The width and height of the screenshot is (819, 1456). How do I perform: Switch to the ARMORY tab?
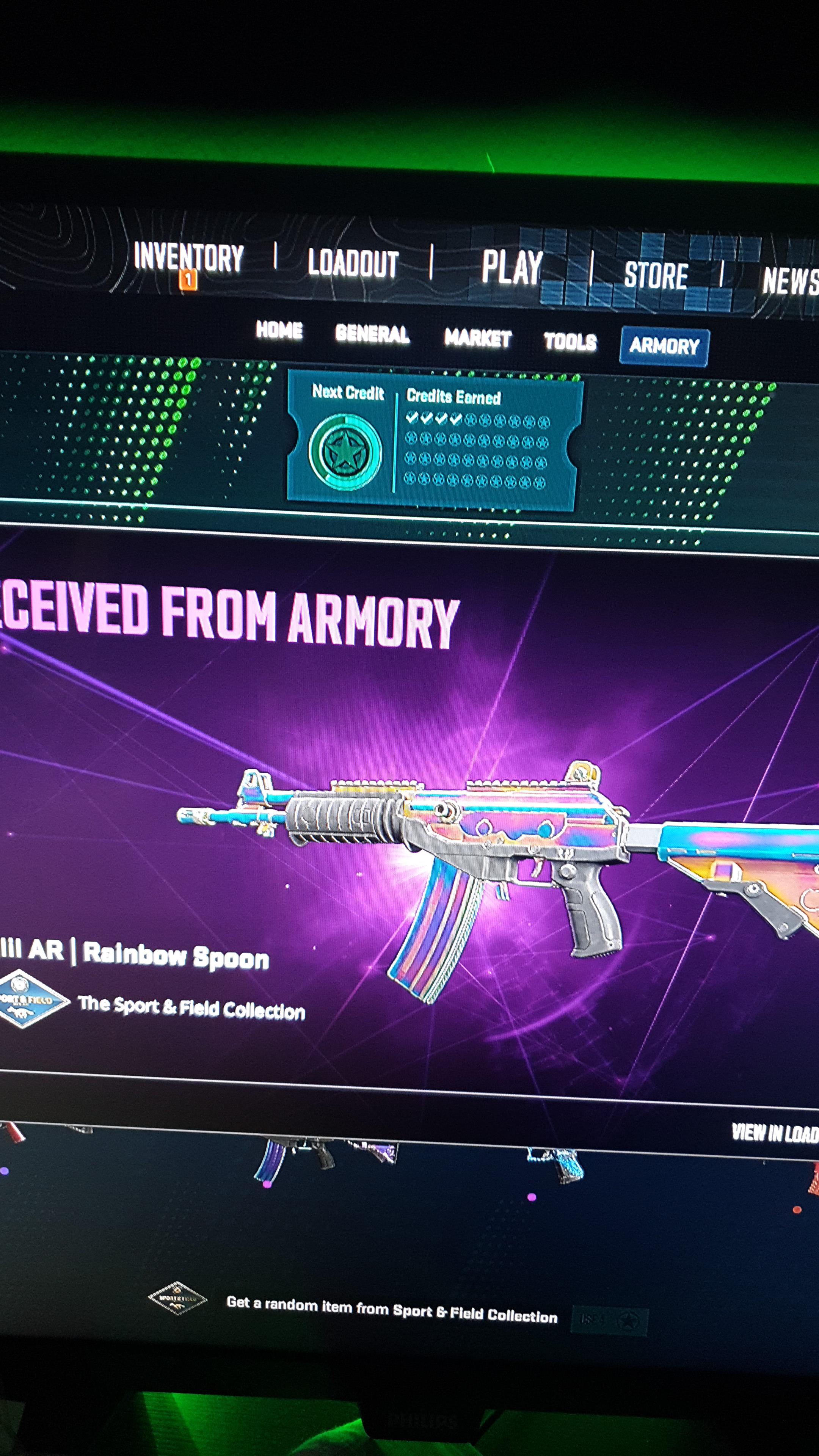coord(665,347)
